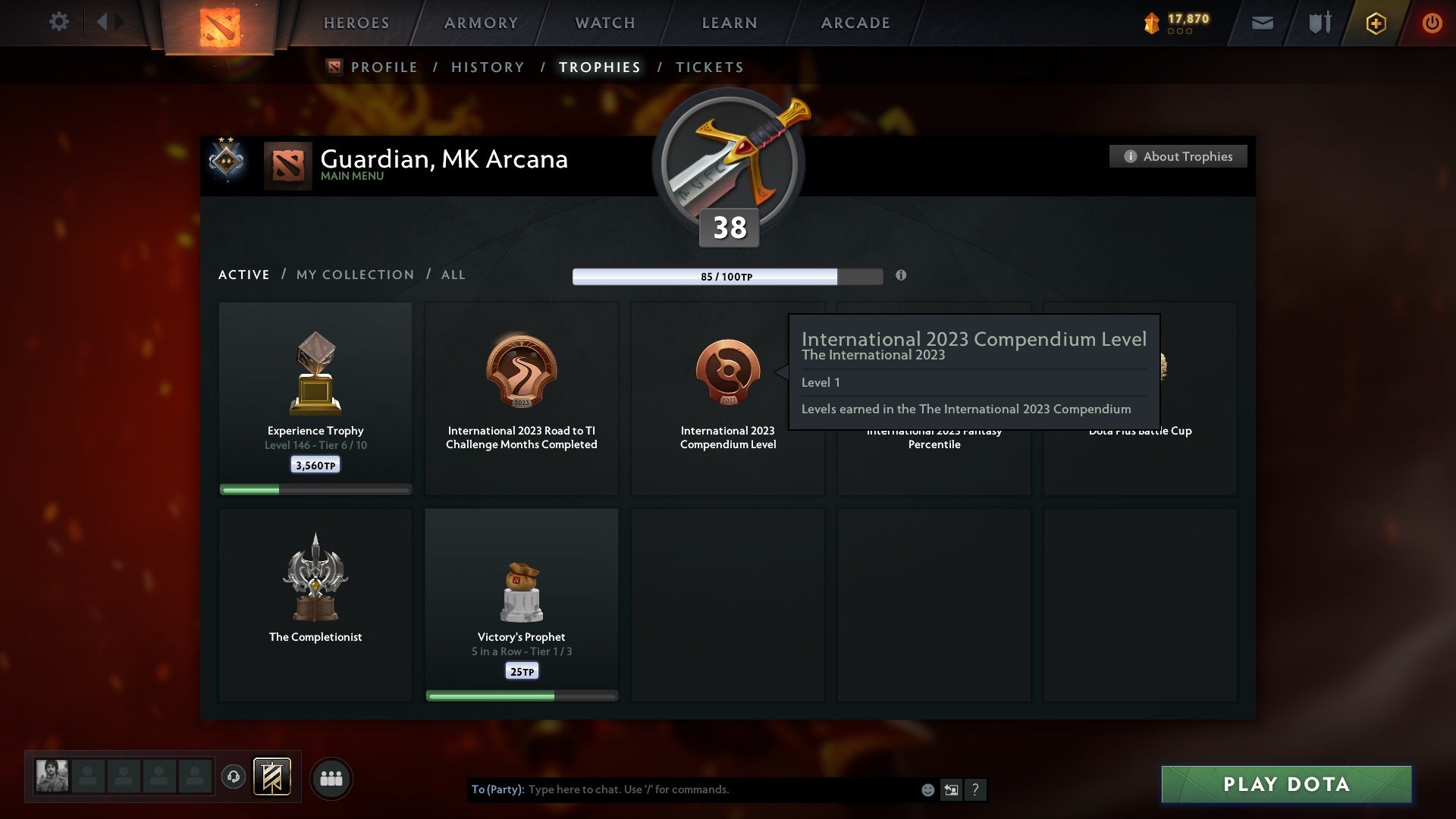Open the settings gear icon
Viewport: 1456px width, 819px height.
pos(59,22)
